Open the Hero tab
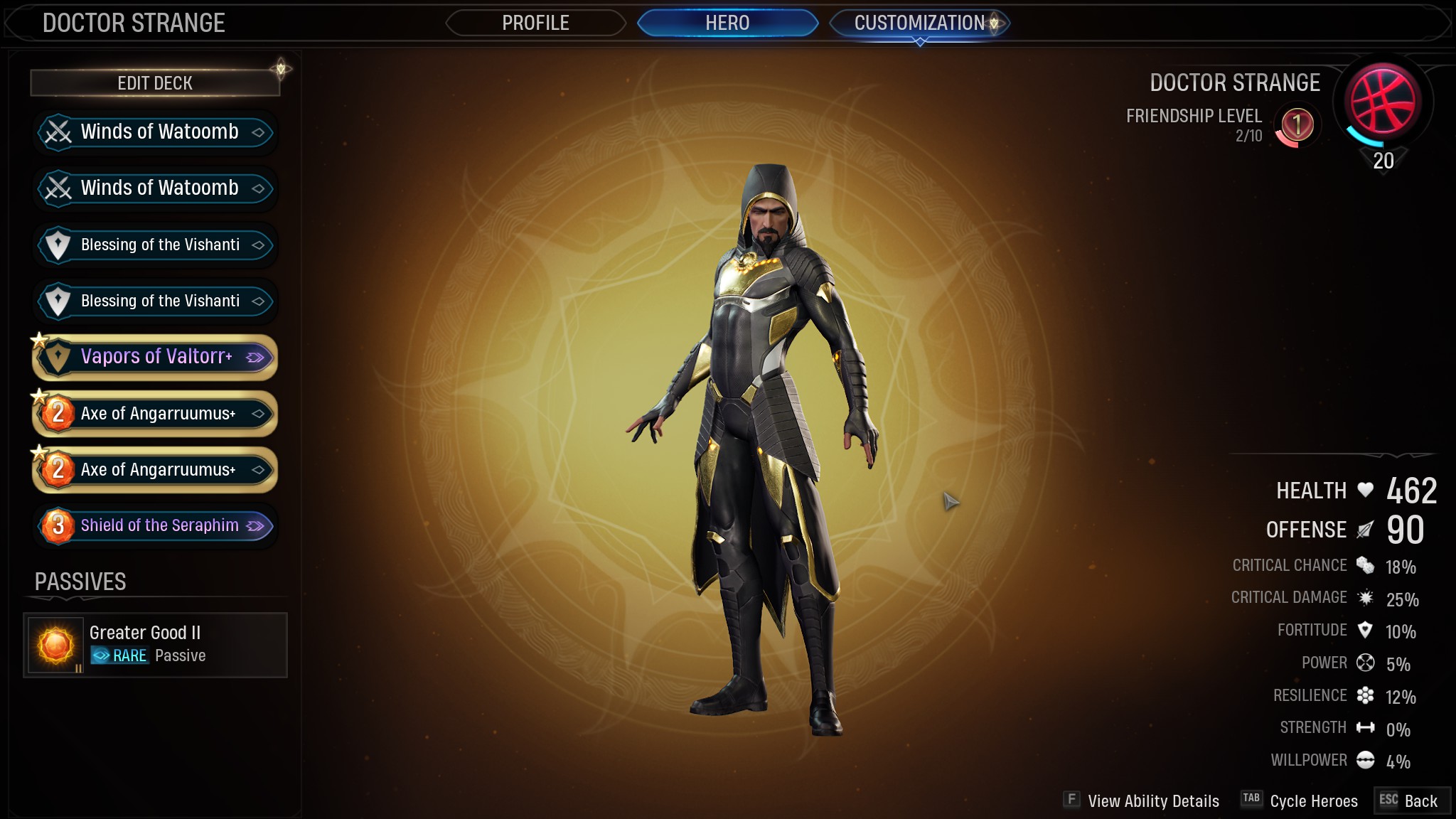 (x=727, y=23)
